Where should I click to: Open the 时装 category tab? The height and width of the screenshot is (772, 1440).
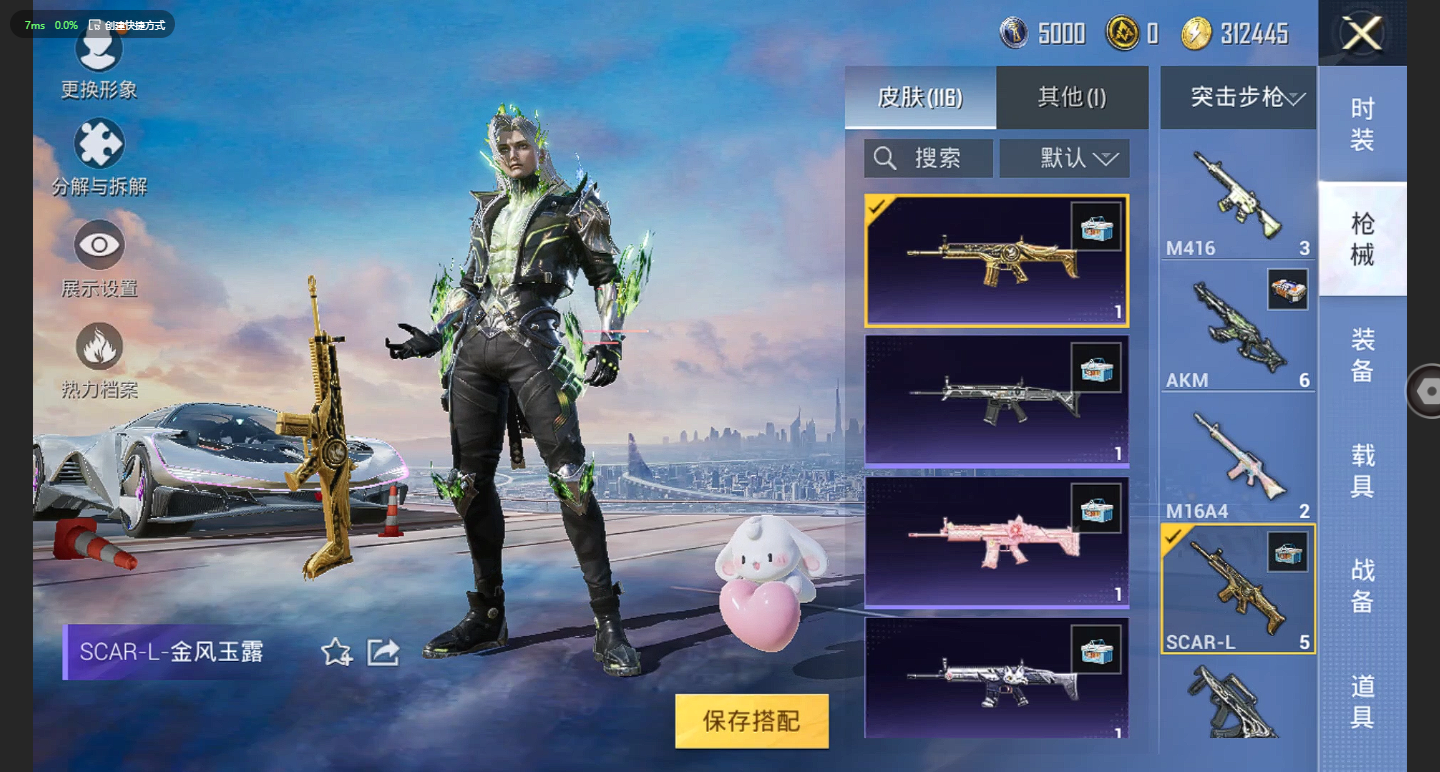(x=1362, y=124)
